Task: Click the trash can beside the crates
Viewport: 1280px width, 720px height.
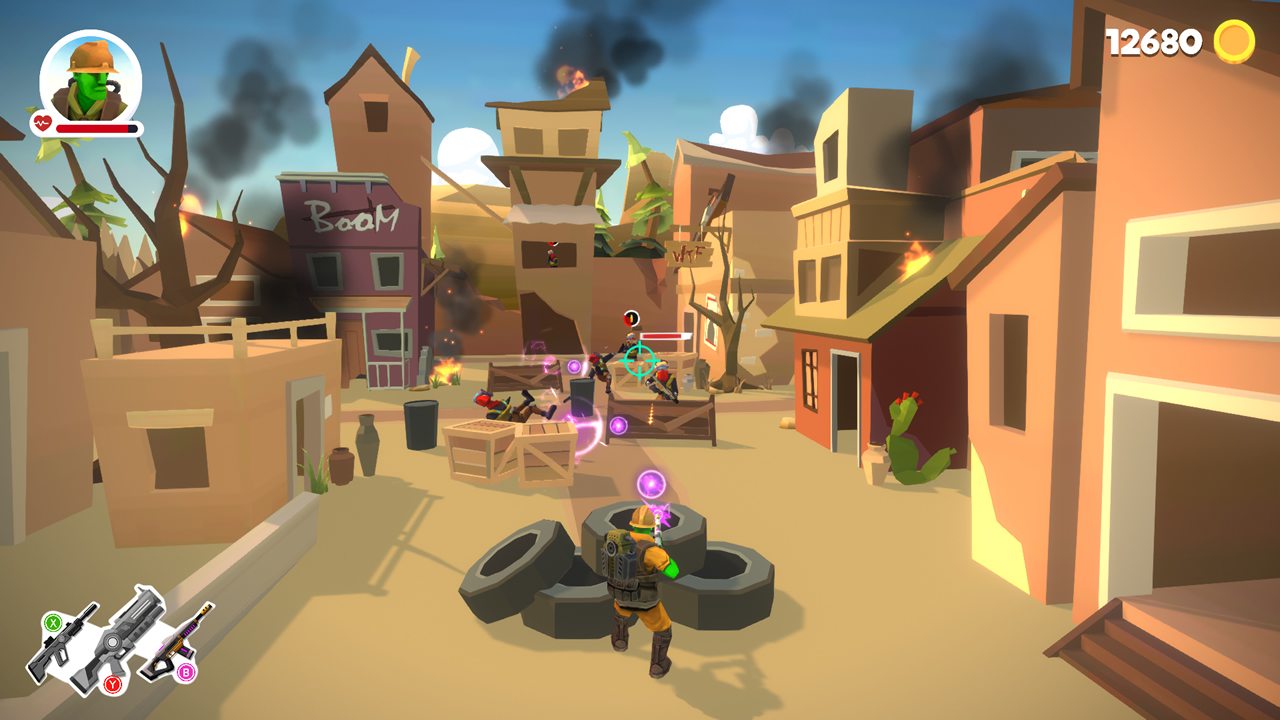Action: [x=420, y=425]
